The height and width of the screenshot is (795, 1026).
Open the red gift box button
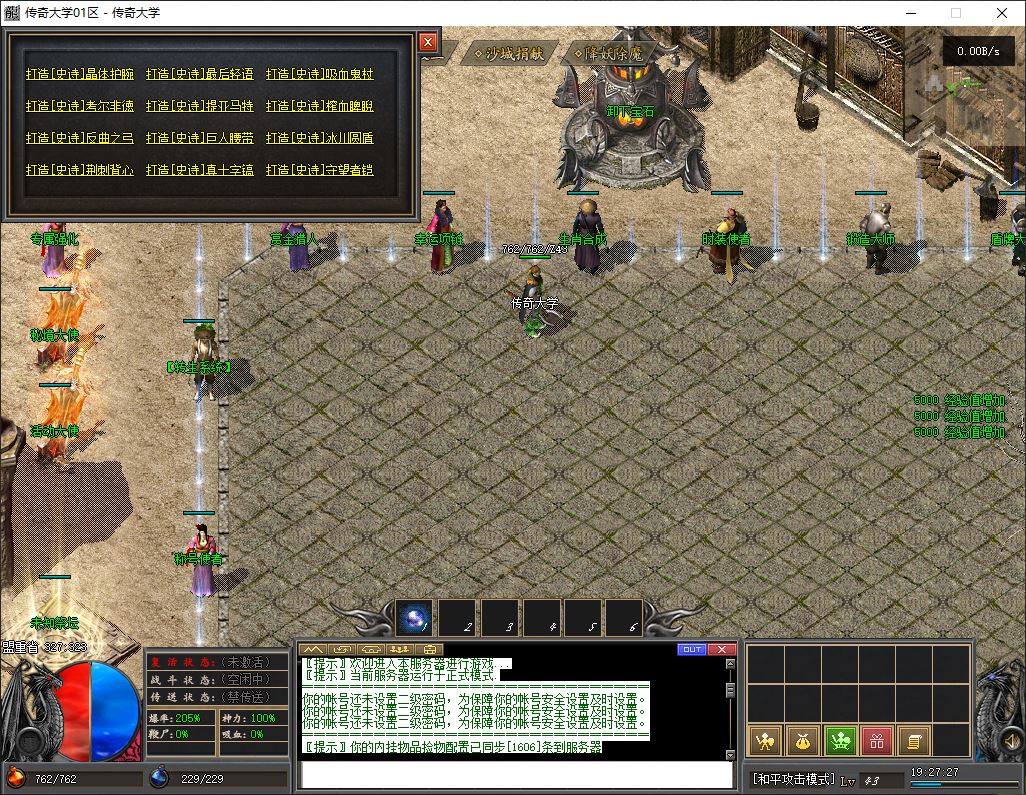[x=877, y=741]
